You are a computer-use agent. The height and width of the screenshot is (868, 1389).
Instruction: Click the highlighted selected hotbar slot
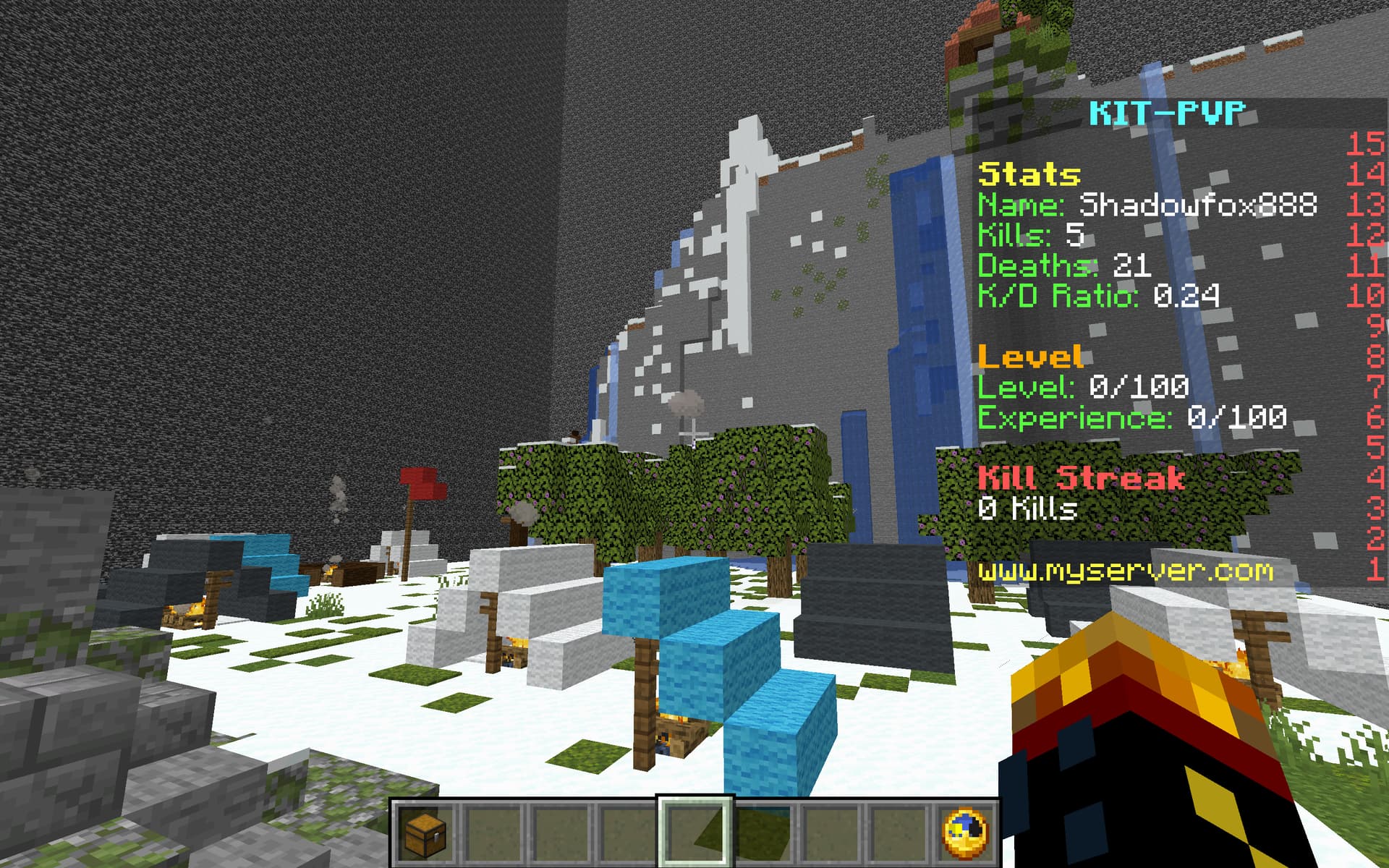point(694,832)
